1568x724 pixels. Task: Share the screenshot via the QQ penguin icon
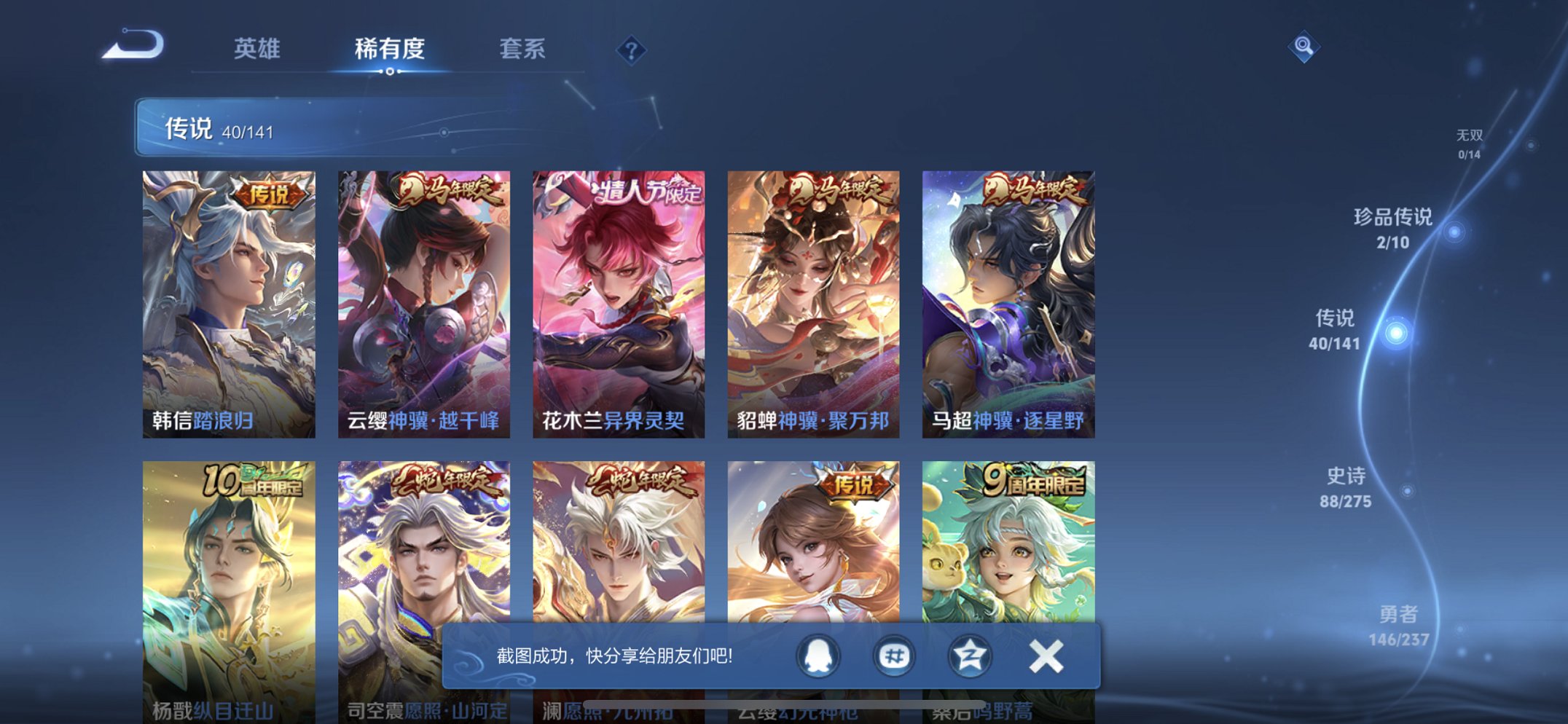[817, 656]
